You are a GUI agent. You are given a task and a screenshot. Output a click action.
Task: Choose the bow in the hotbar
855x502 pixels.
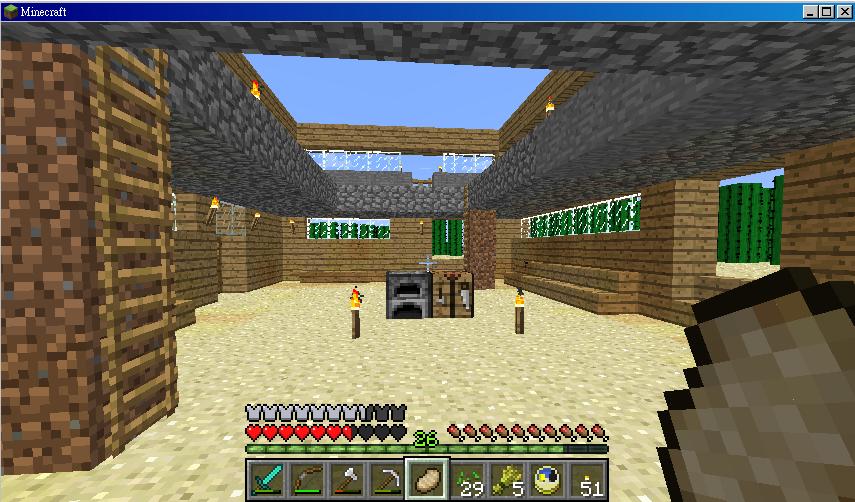pos(306,478)
